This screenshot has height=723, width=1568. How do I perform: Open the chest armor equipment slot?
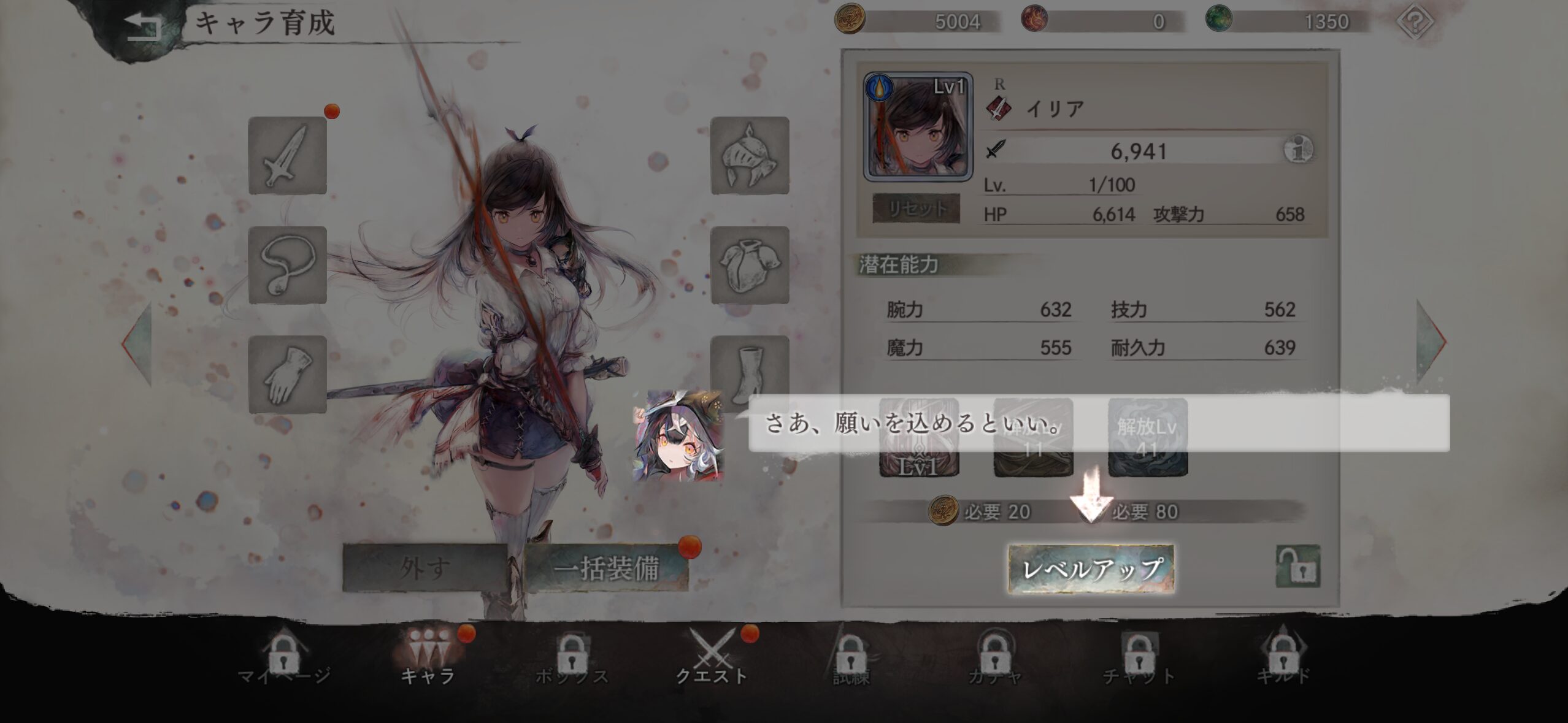750,265
